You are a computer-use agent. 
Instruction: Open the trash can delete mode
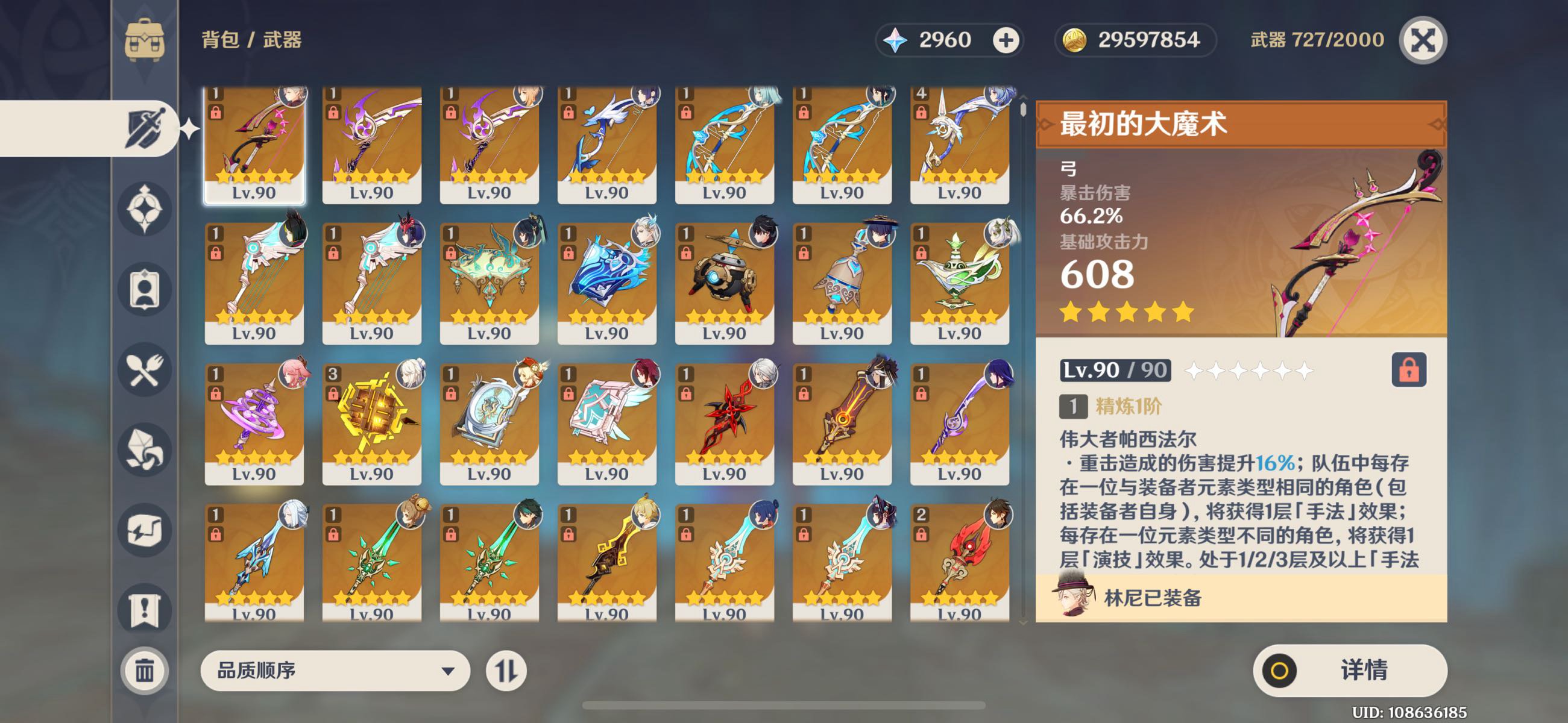pos(144,671)
